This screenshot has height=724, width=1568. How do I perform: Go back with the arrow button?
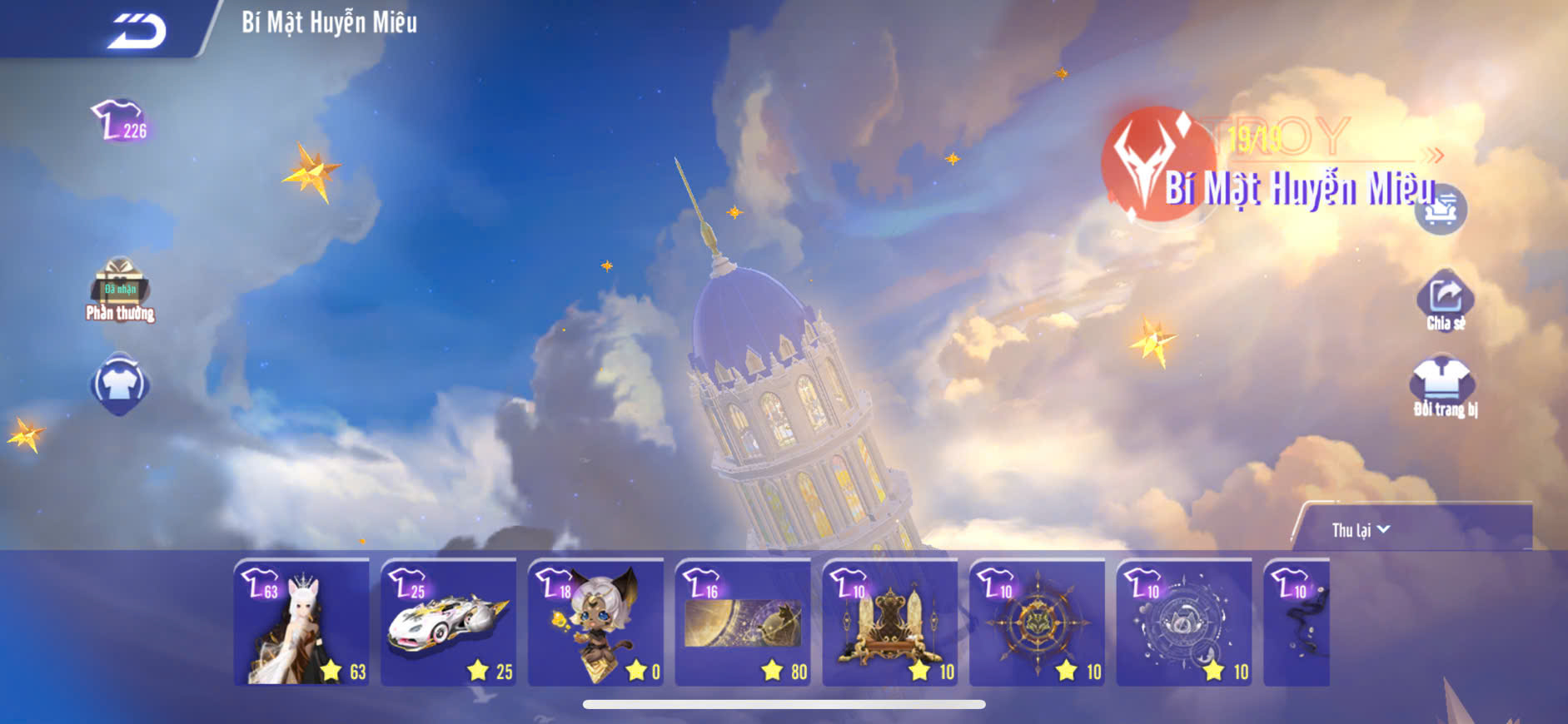coord(137,32)
